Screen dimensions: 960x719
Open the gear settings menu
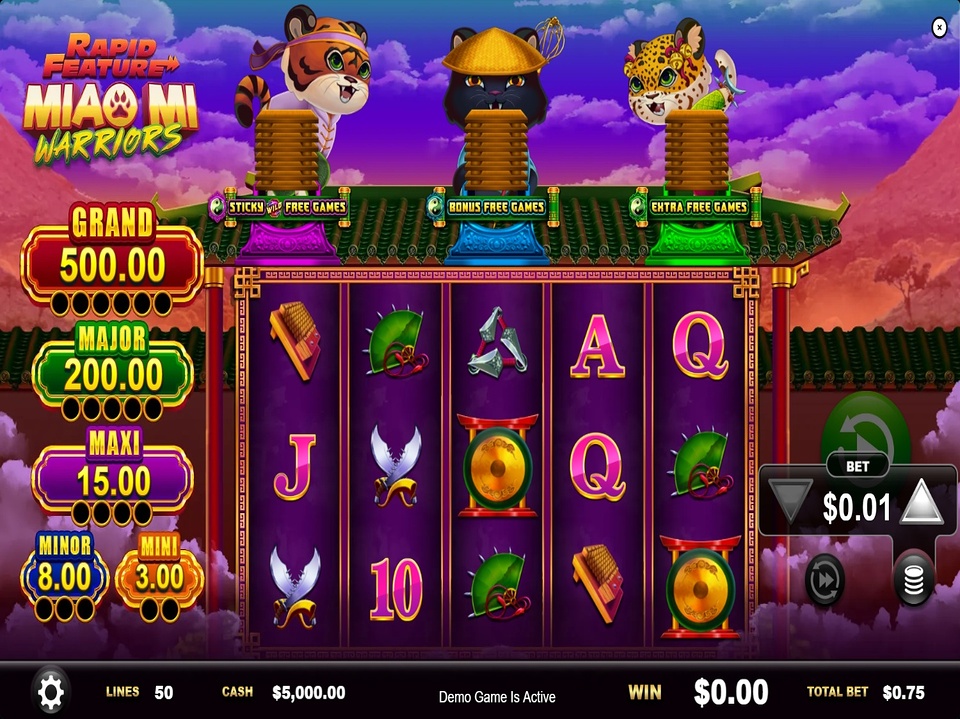(x=50, y=691)
